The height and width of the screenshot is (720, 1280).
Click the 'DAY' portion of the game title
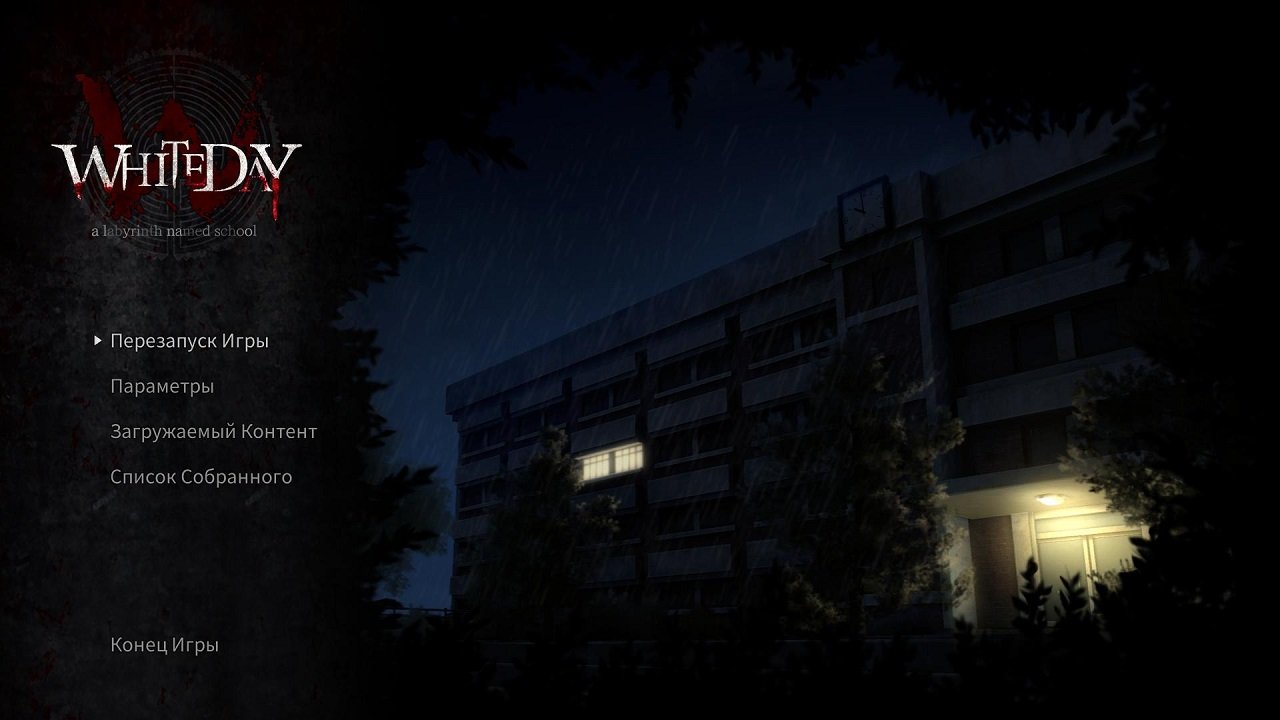click(x=250, y=165)
